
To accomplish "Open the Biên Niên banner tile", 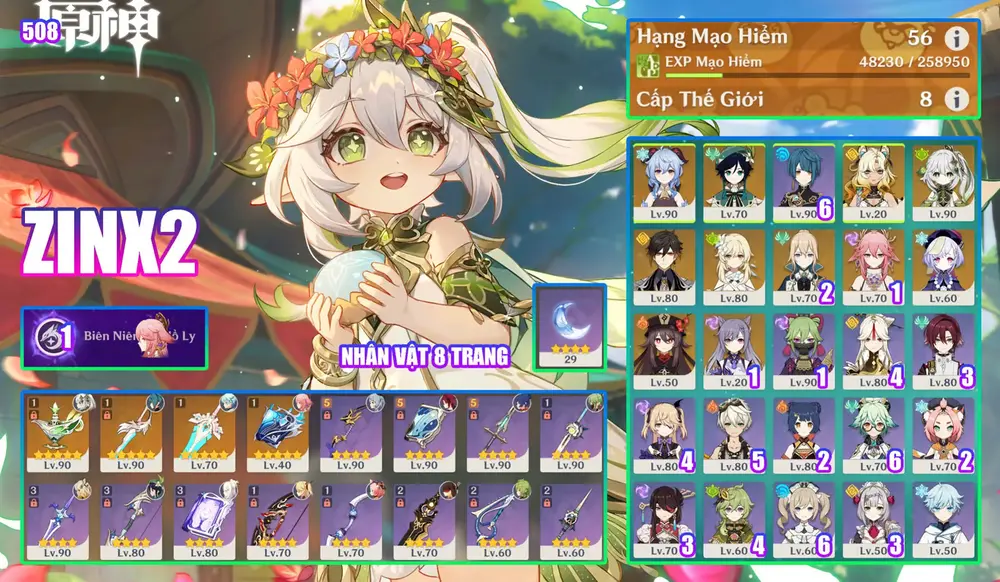I will click(x=115, y=337).
